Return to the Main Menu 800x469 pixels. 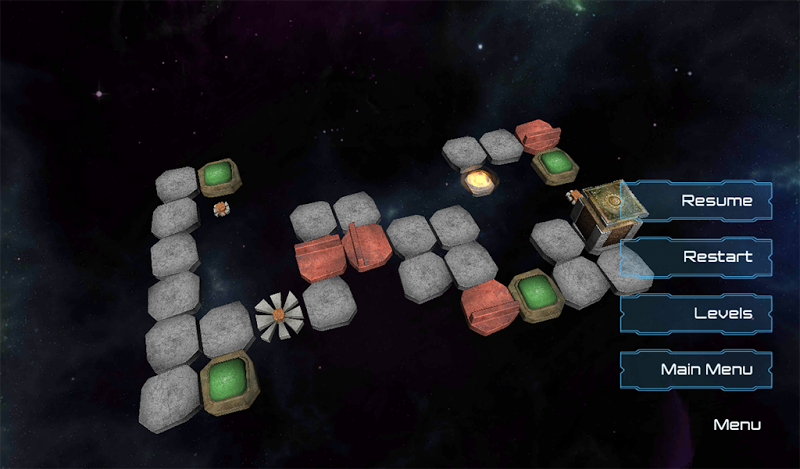[x=697, y=370]
